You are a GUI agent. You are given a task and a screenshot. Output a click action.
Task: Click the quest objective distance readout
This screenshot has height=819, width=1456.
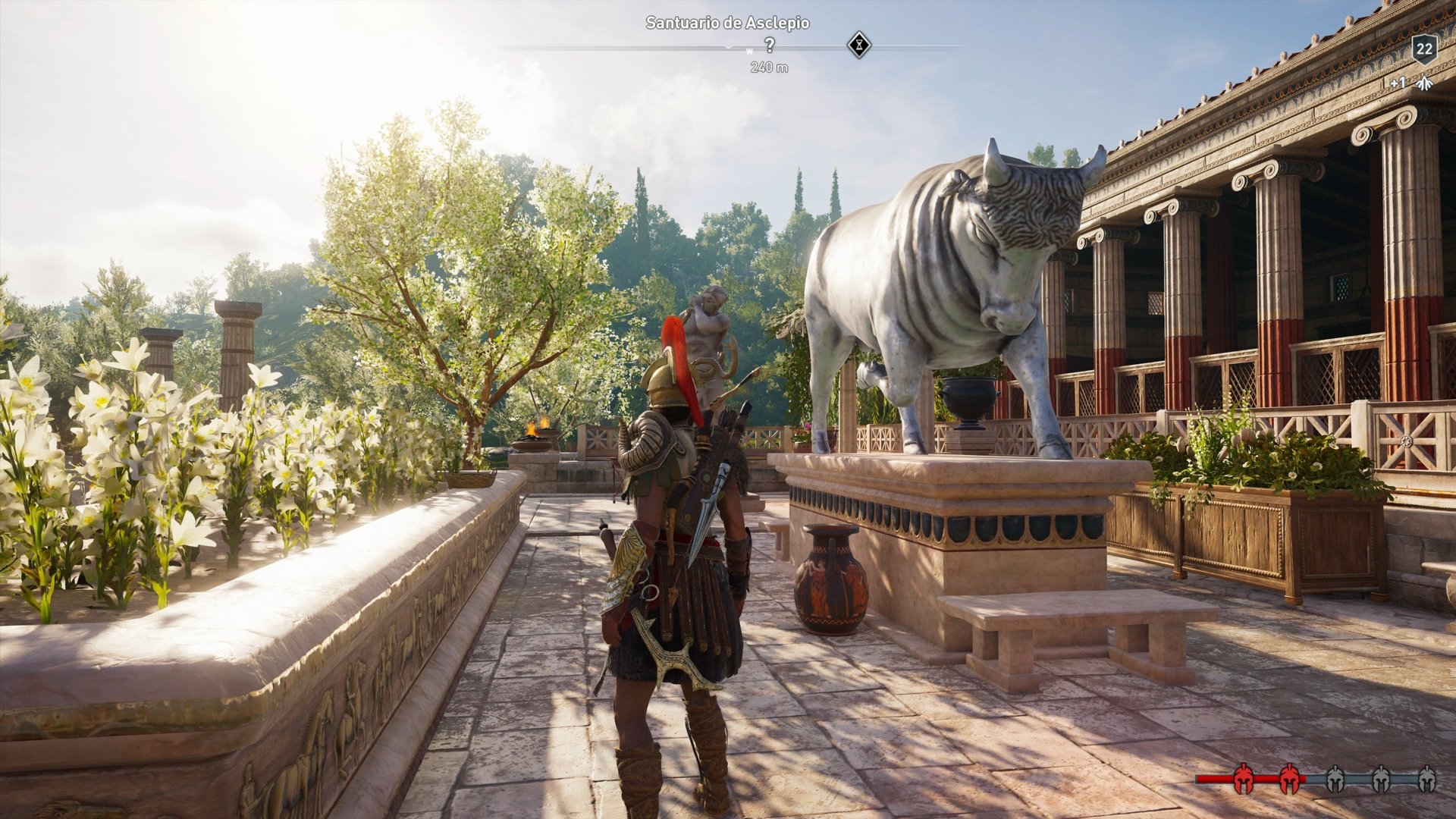(768, 66)
